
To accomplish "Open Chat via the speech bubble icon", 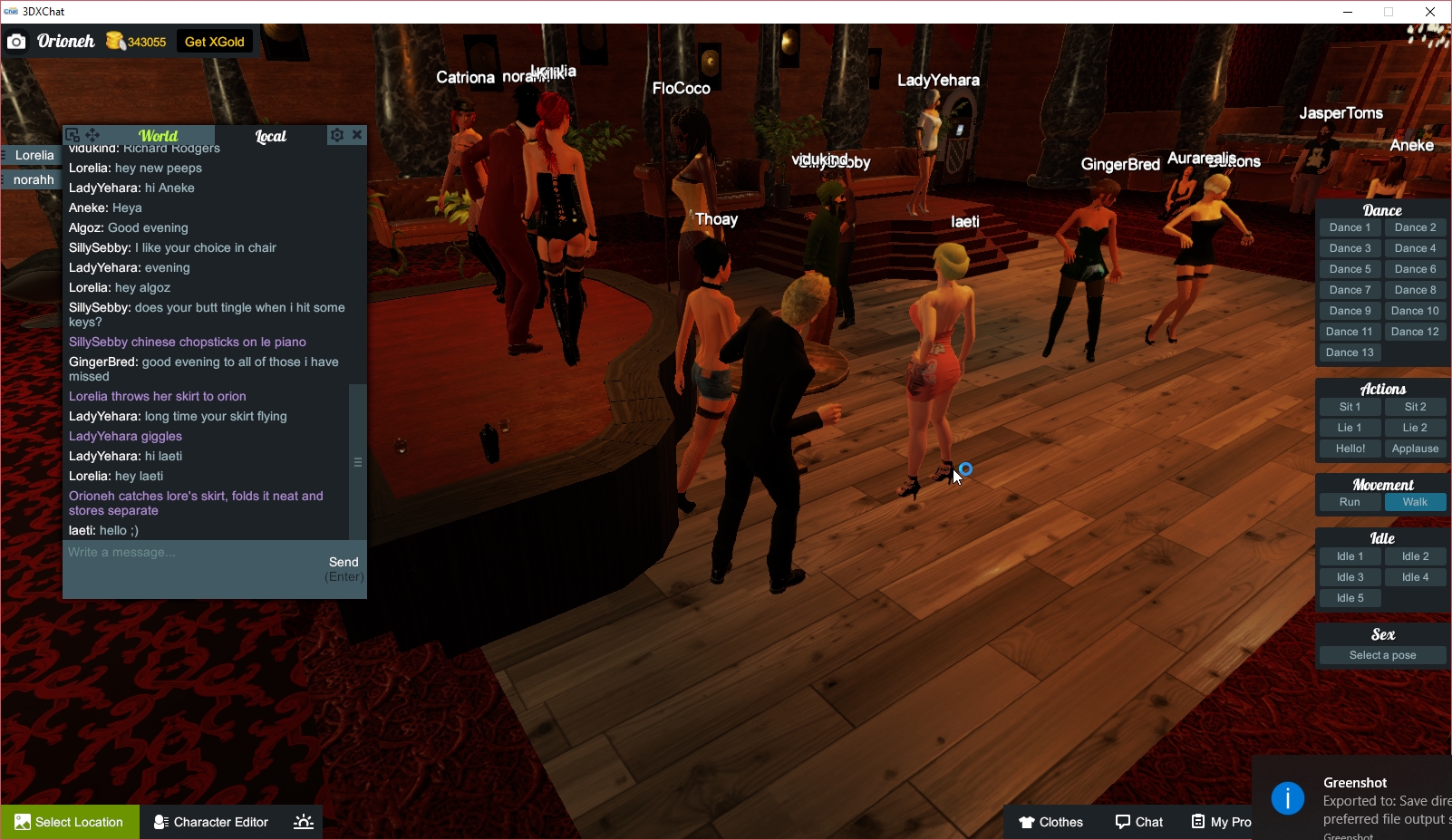I will click(1139, 822).
